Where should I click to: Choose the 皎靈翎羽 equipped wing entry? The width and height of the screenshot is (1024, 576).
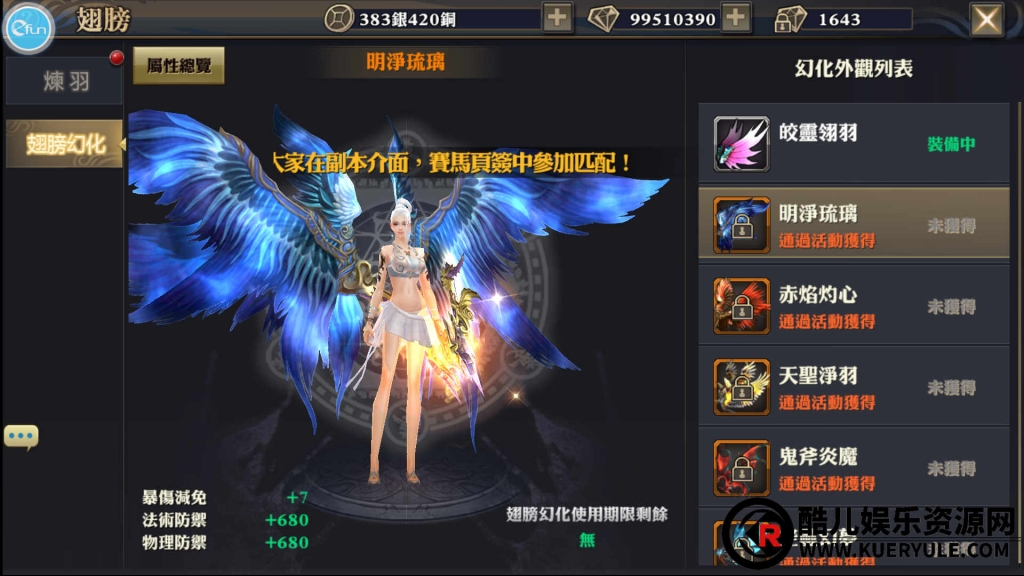(x=853, y=144)
